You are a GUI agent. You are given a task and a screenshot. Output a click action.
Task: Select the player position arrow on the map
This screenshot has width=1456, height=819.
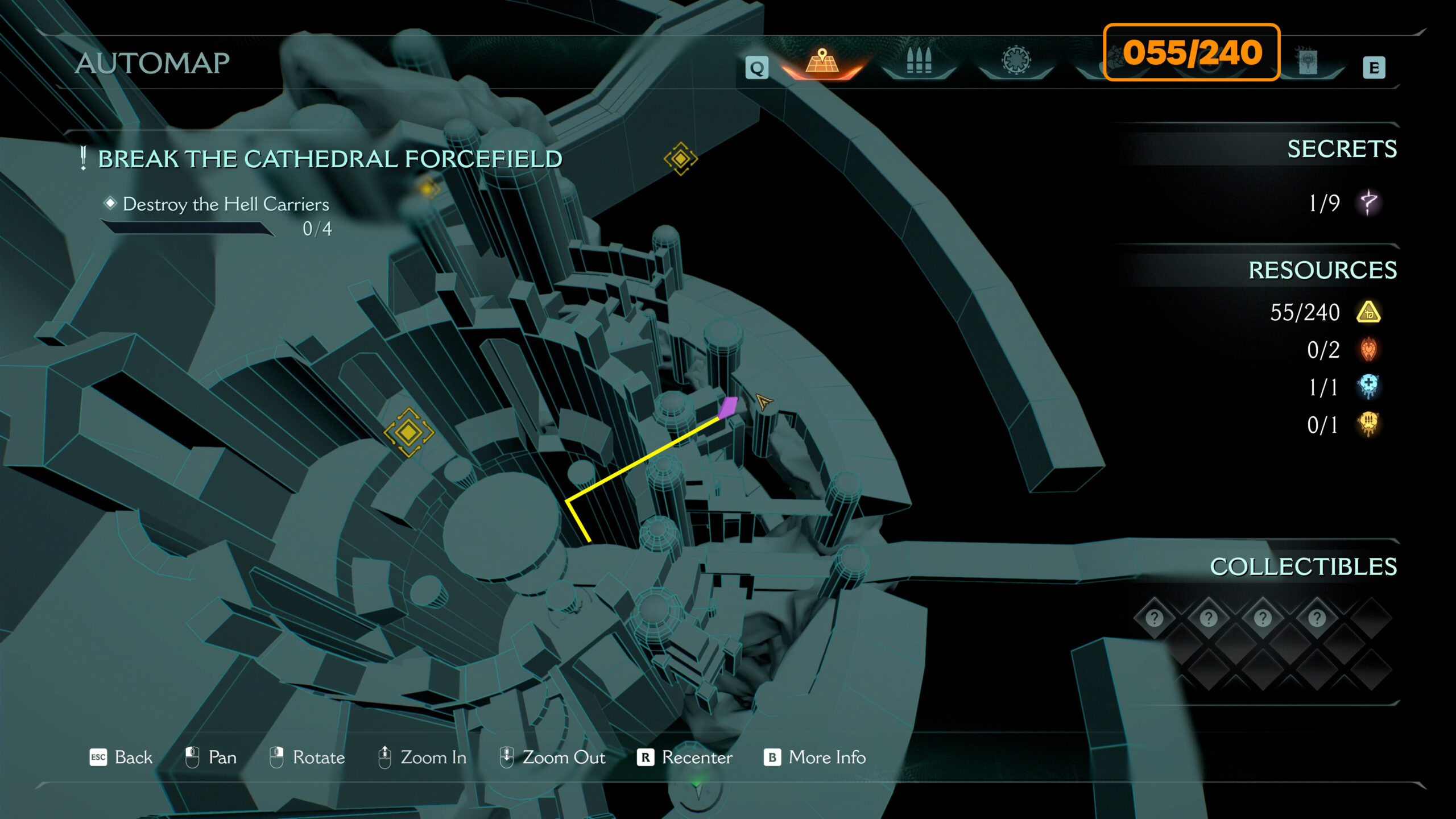[x=763, y=402]
